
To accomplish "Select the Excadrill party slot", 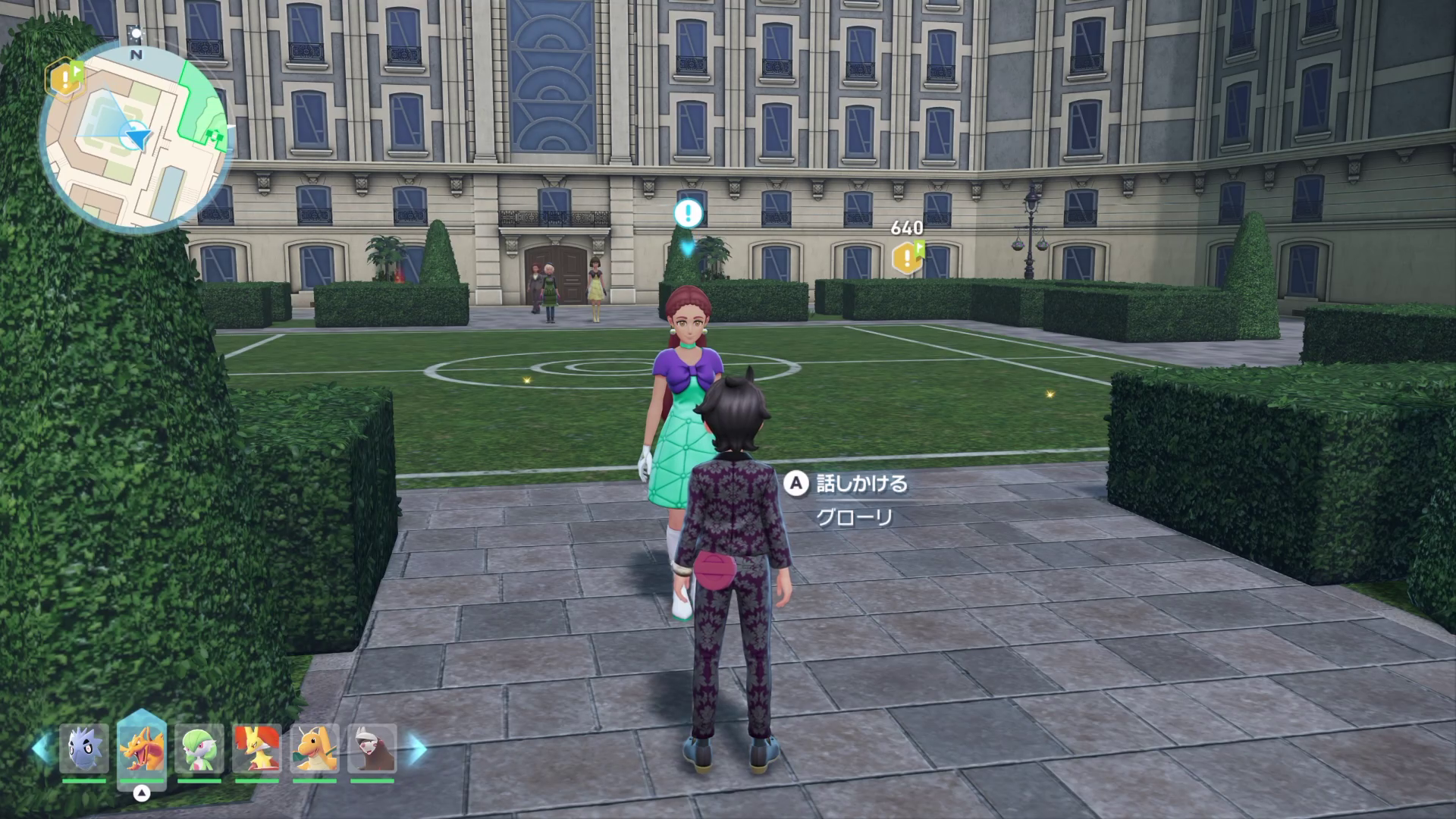I will (372, 748).
